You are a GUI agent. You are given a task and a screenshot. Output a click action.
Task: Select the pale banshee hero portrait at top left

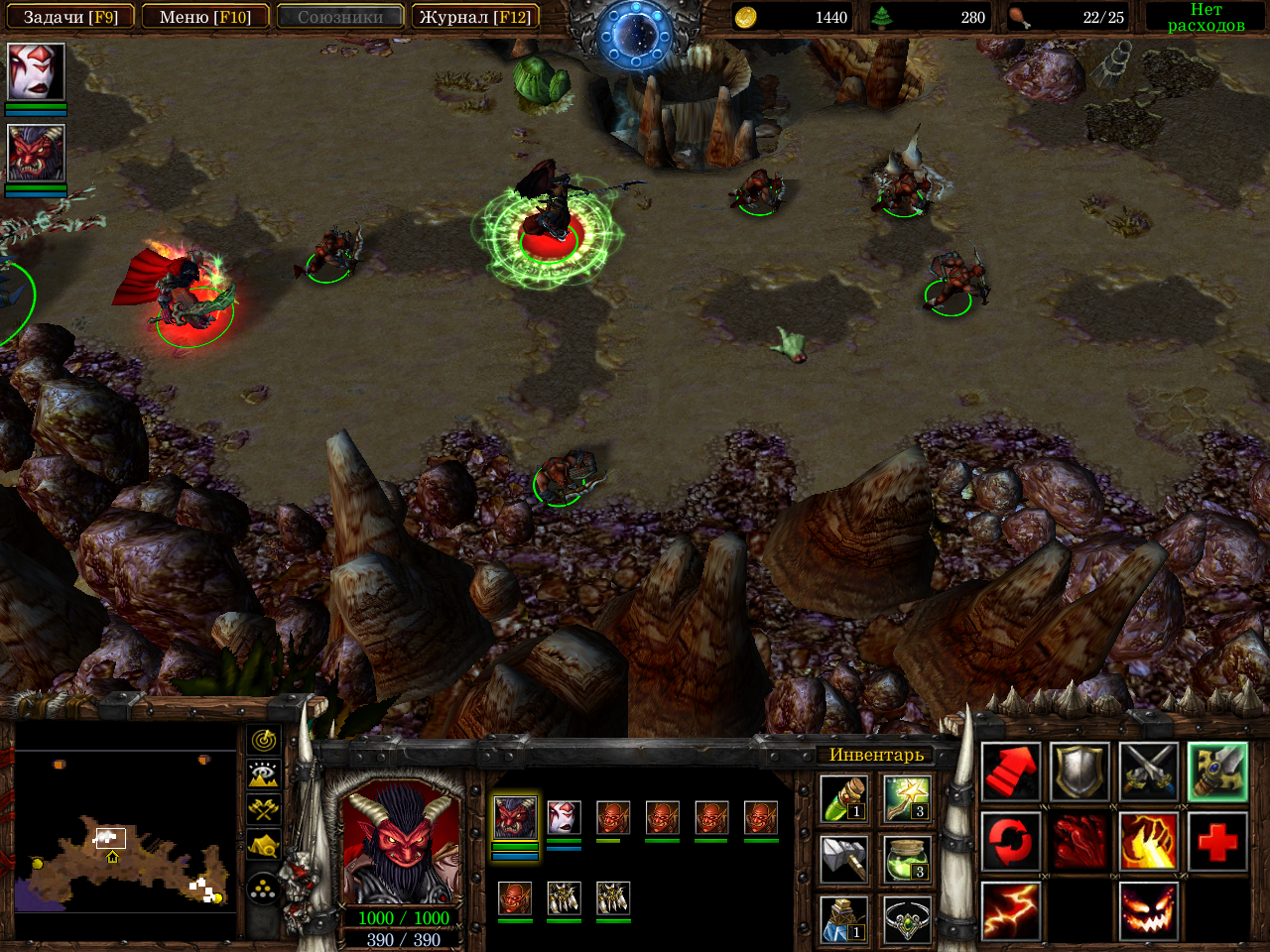tap(37, 71)
